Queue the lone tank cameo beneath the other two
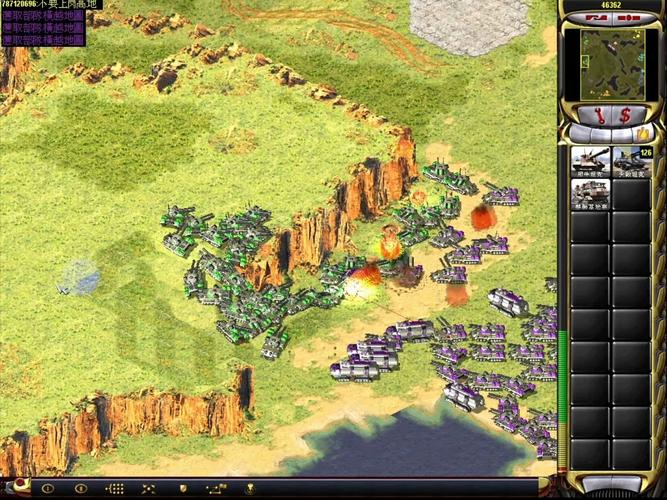Image resolution: width=667 pixels, height=500 pixels. click(590, 195)
